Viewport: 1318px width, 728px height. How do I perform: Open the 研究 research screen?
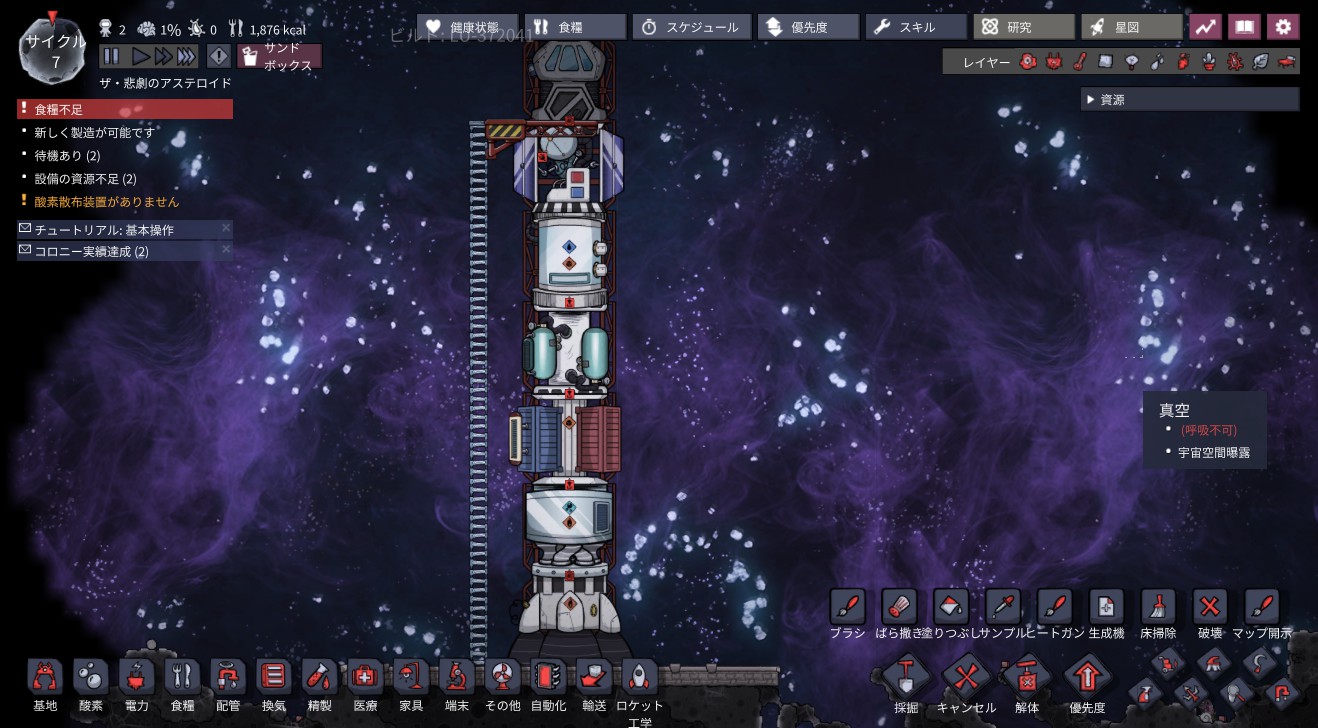(1022, 27)
